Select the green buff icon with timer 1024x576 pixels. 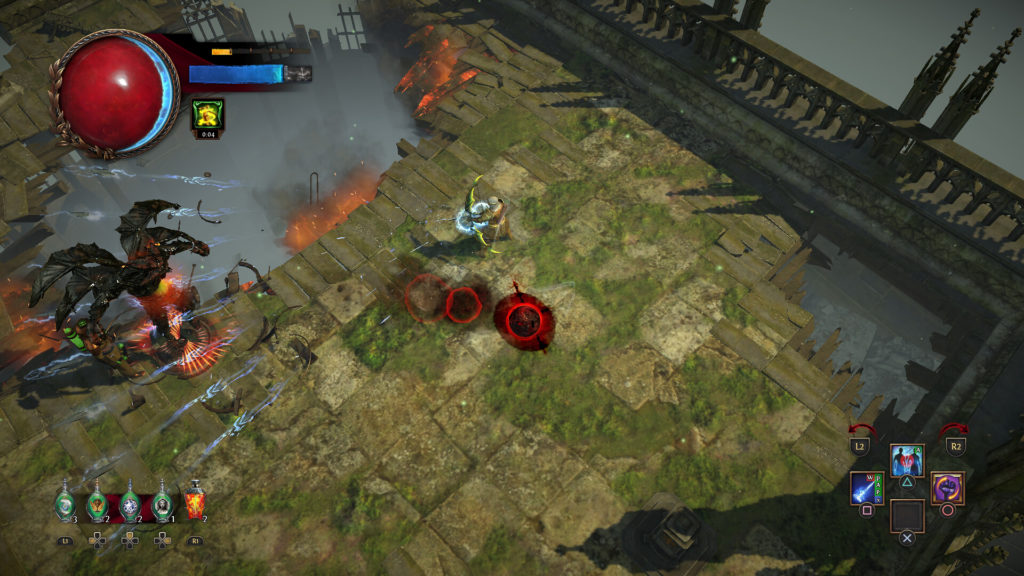207,114
